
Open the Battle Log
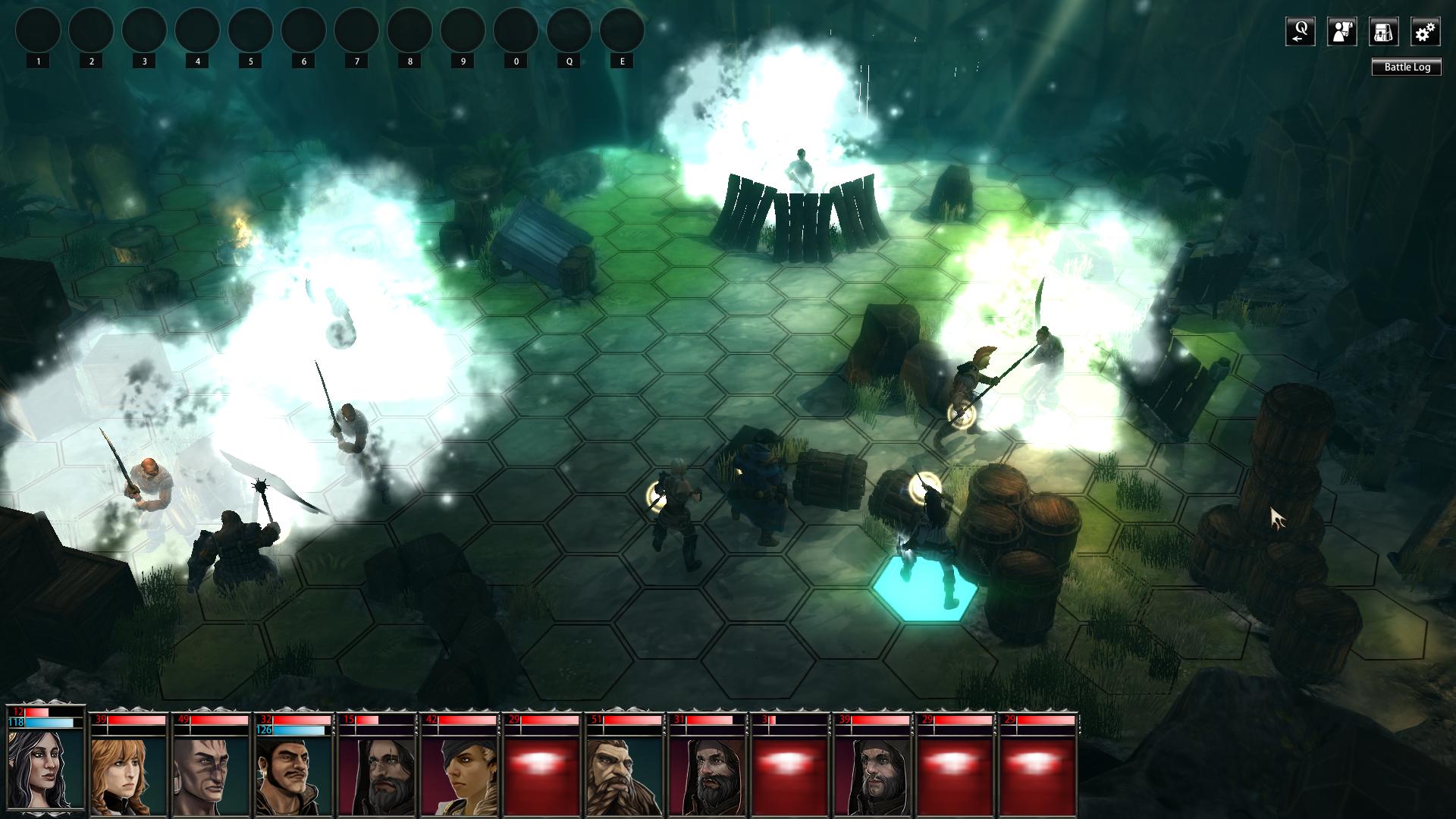1407,67
